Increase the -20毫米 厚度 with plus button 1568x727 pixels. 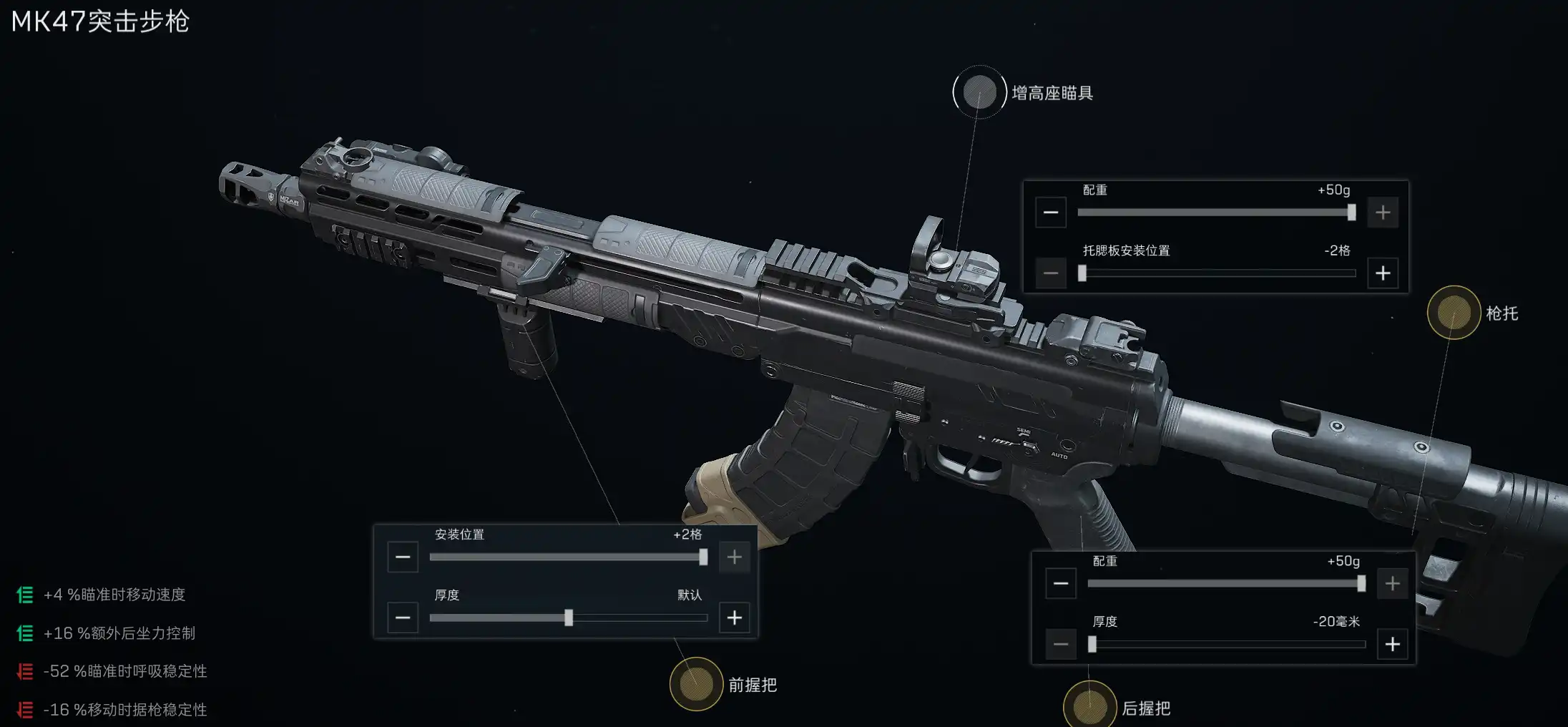tap(1393, 645)
